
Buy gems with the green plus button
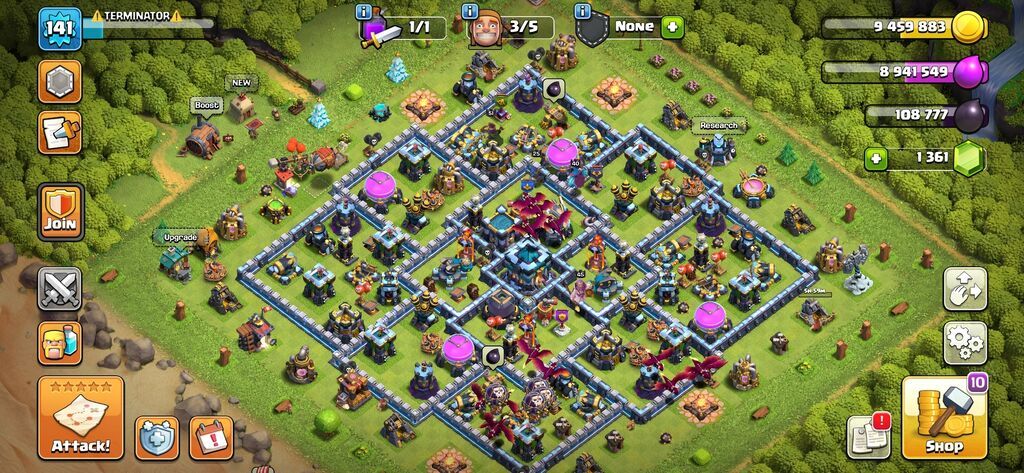click(x=877, y=158)
